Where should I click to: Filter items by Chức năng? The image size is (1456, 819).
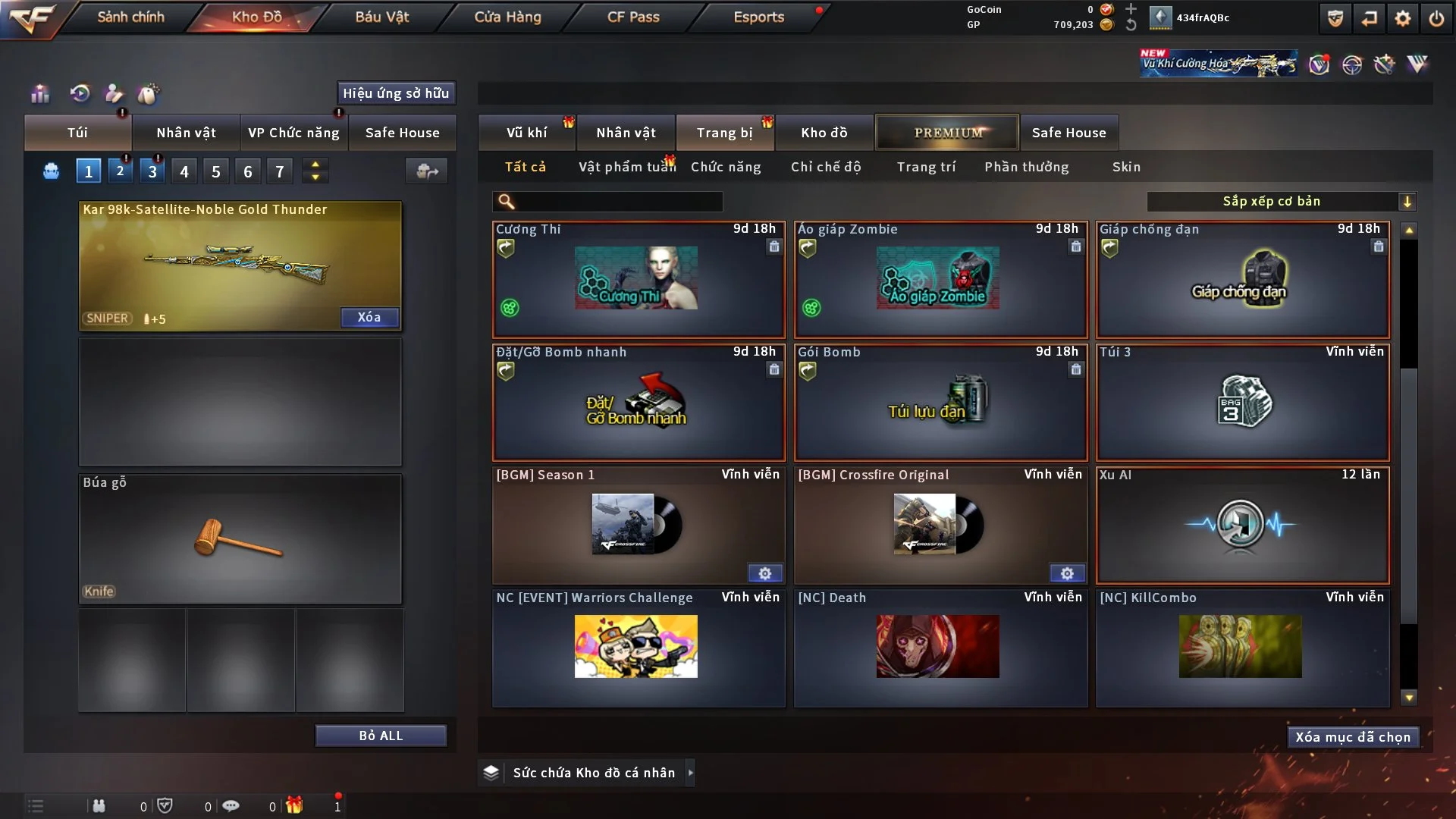pos(726,167)
